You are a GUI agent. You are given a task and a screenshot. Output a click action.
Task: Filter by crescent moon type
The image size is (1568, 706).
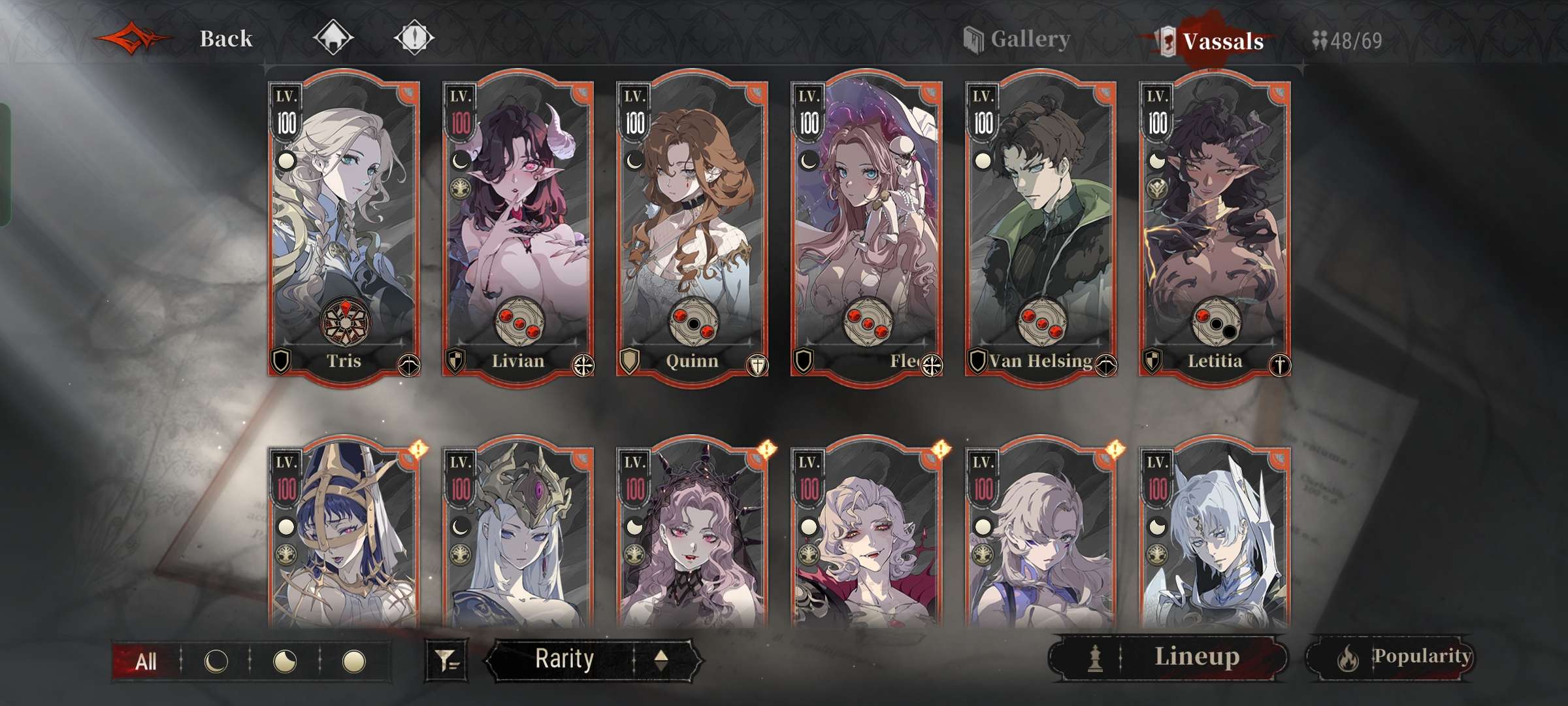(216, 662)
